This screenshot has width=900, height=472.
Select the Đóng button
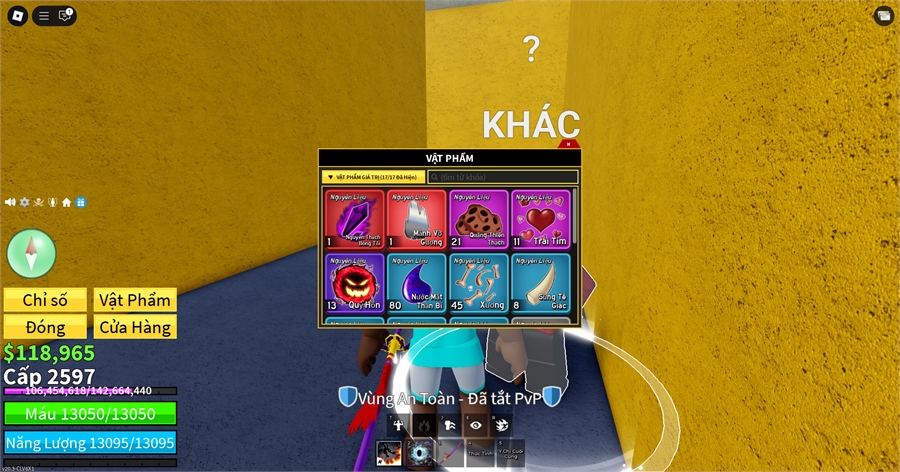[x=45, y=327]
